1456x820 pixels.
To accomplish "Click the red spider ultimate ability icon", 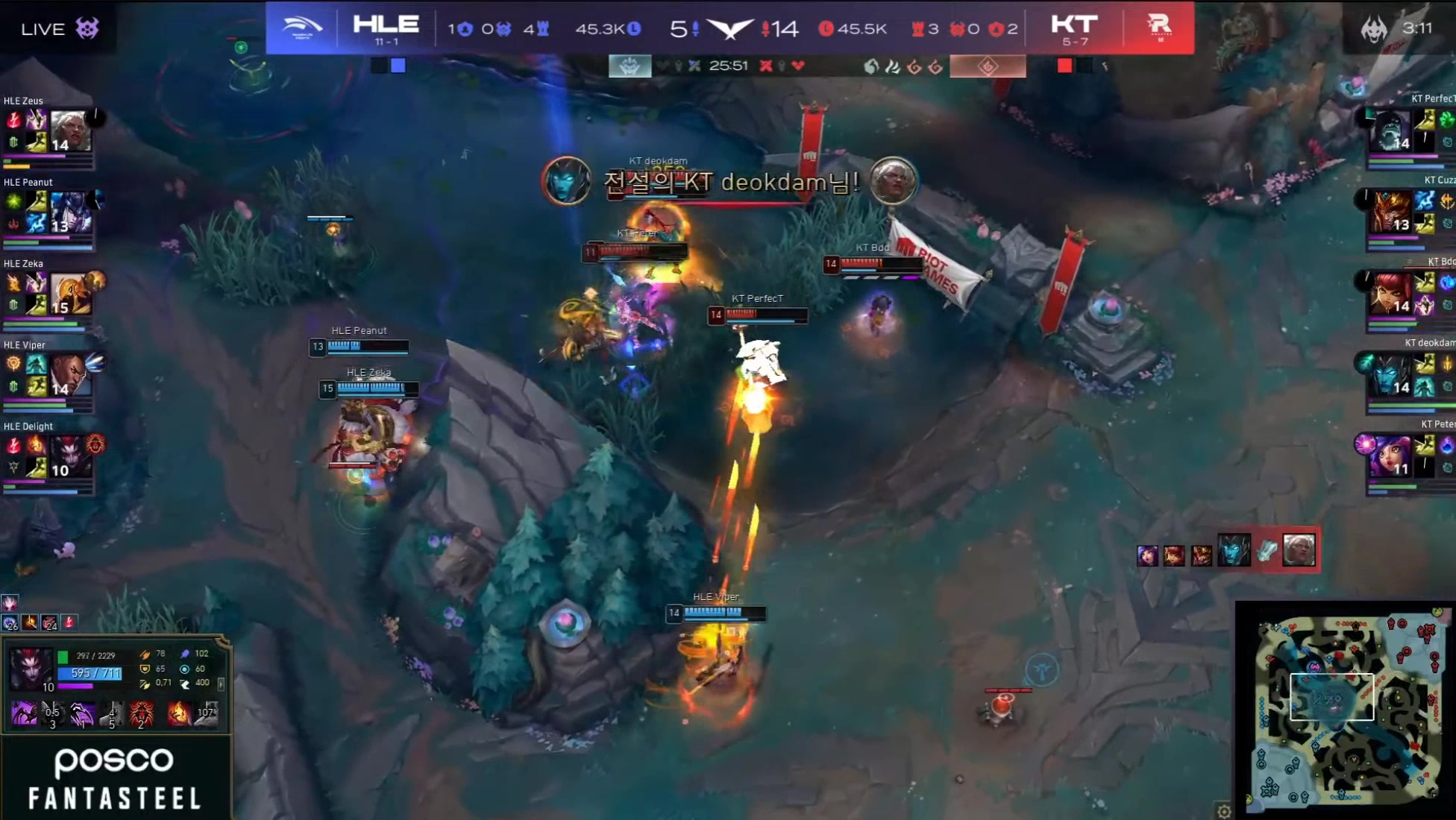I will pos(142,714).
